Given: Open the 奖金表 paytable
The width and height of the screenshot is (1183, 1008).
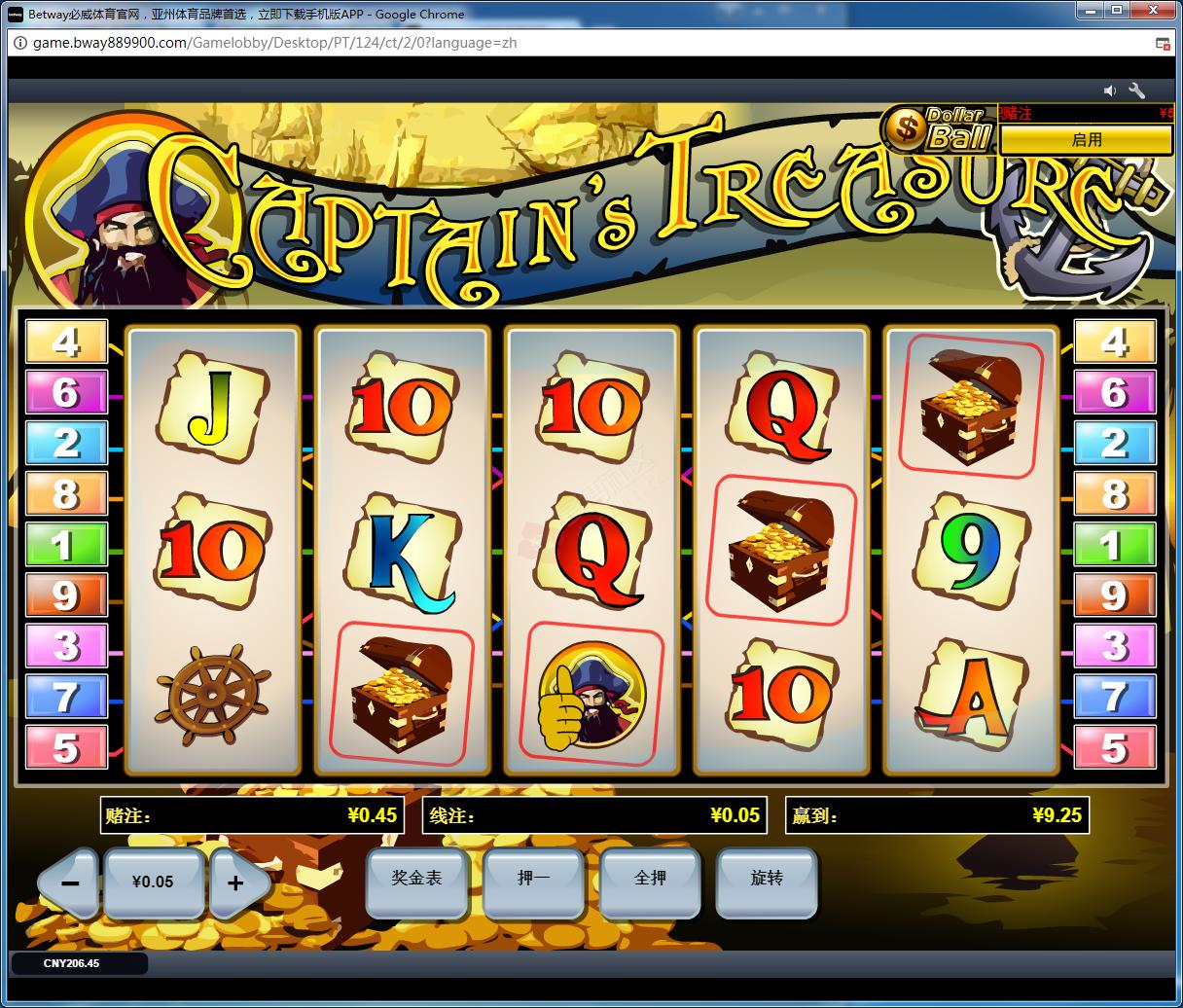Looking at the screenshot, I should pos(416,880).
